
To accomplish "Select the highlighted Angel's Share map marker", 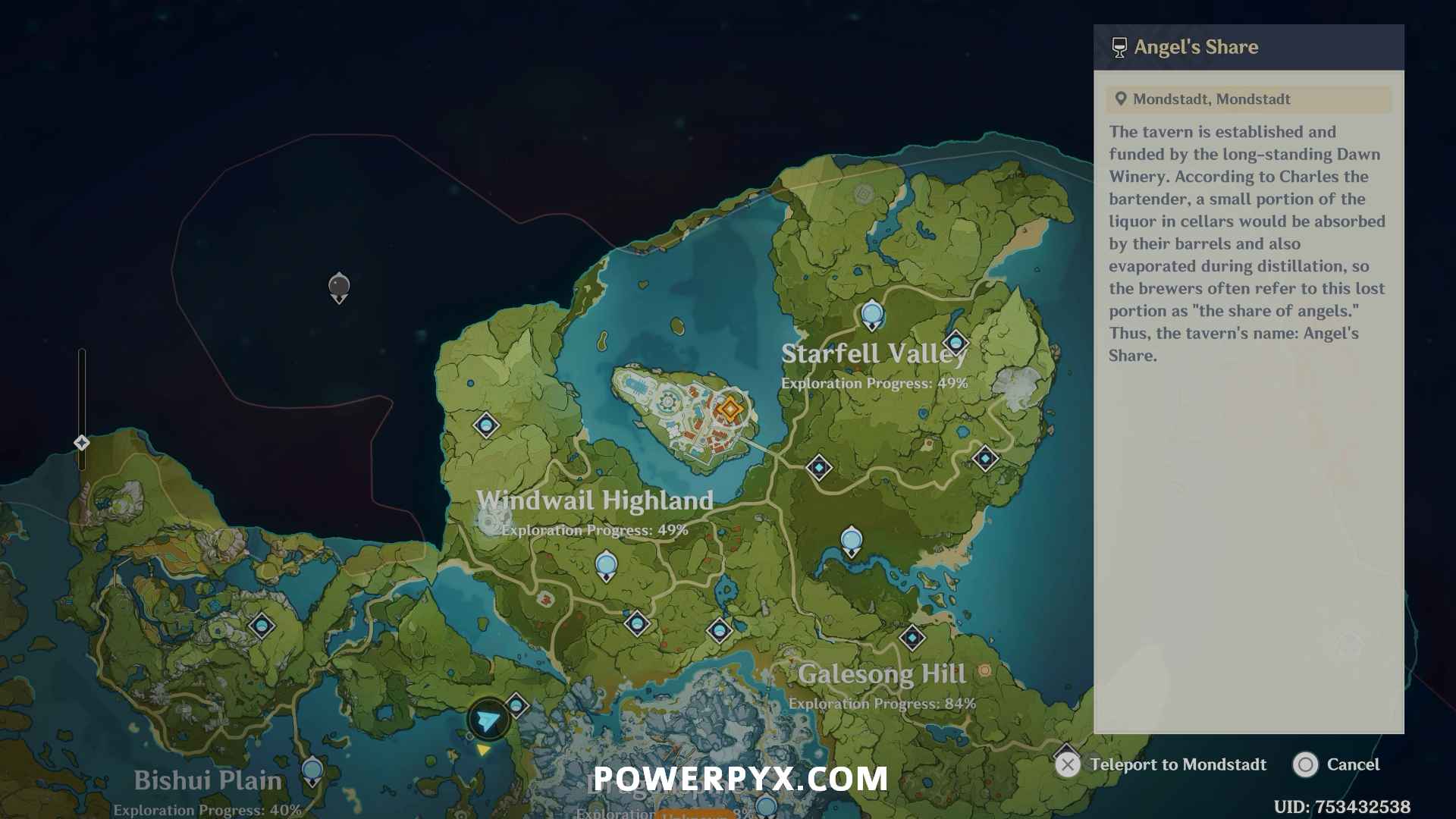I will (730, 409).
